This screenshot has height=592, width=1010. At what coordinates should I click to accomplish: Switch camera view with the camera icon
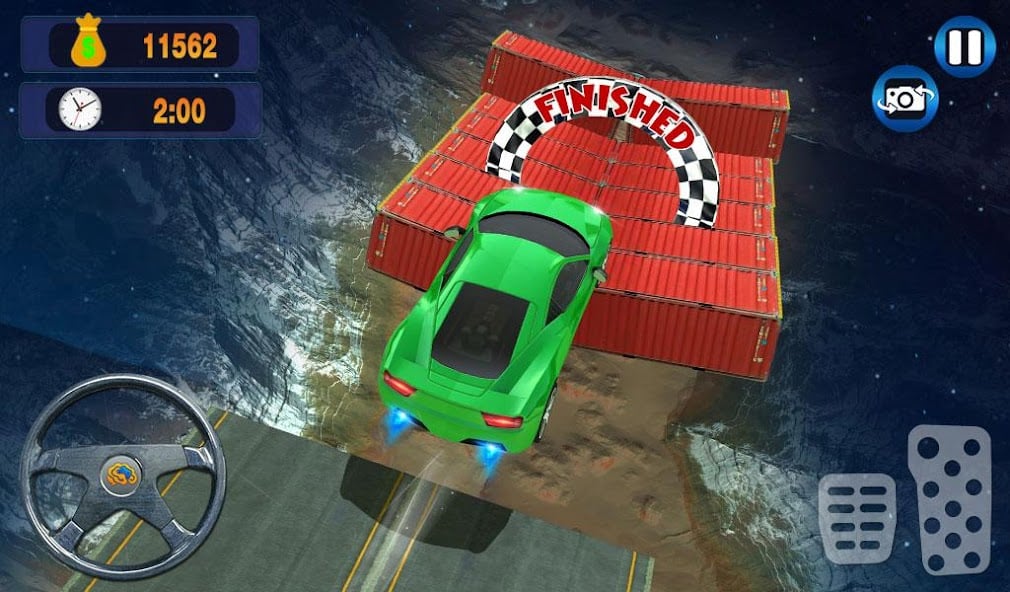pos(905,98)
